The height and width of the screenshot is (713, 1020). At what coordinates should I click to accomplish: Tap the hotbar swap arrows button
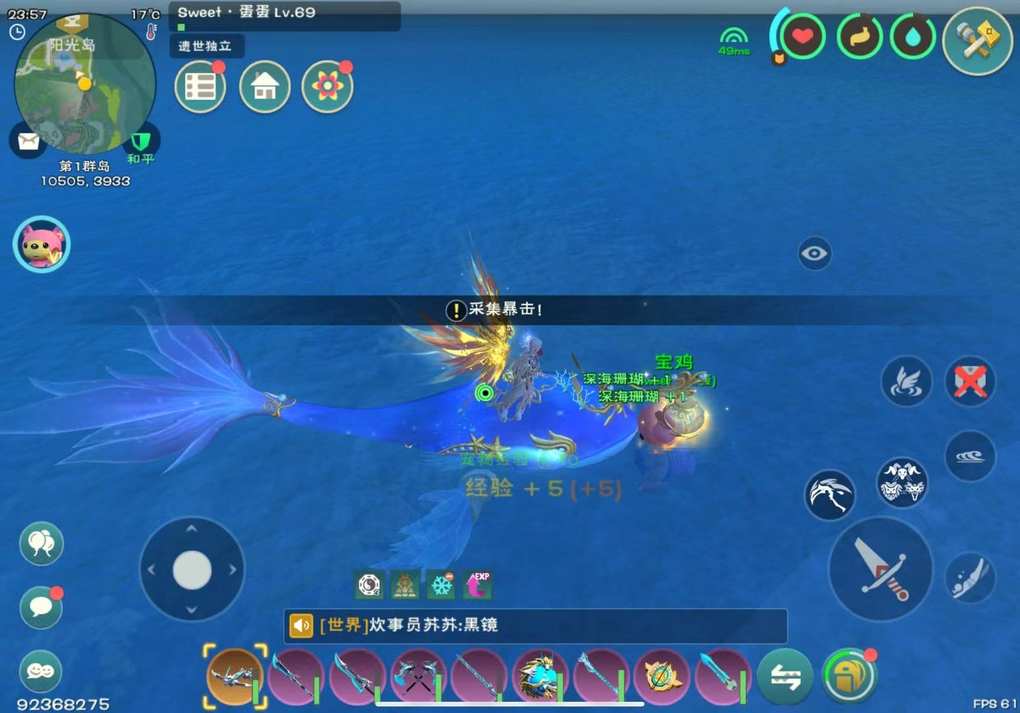784,678
